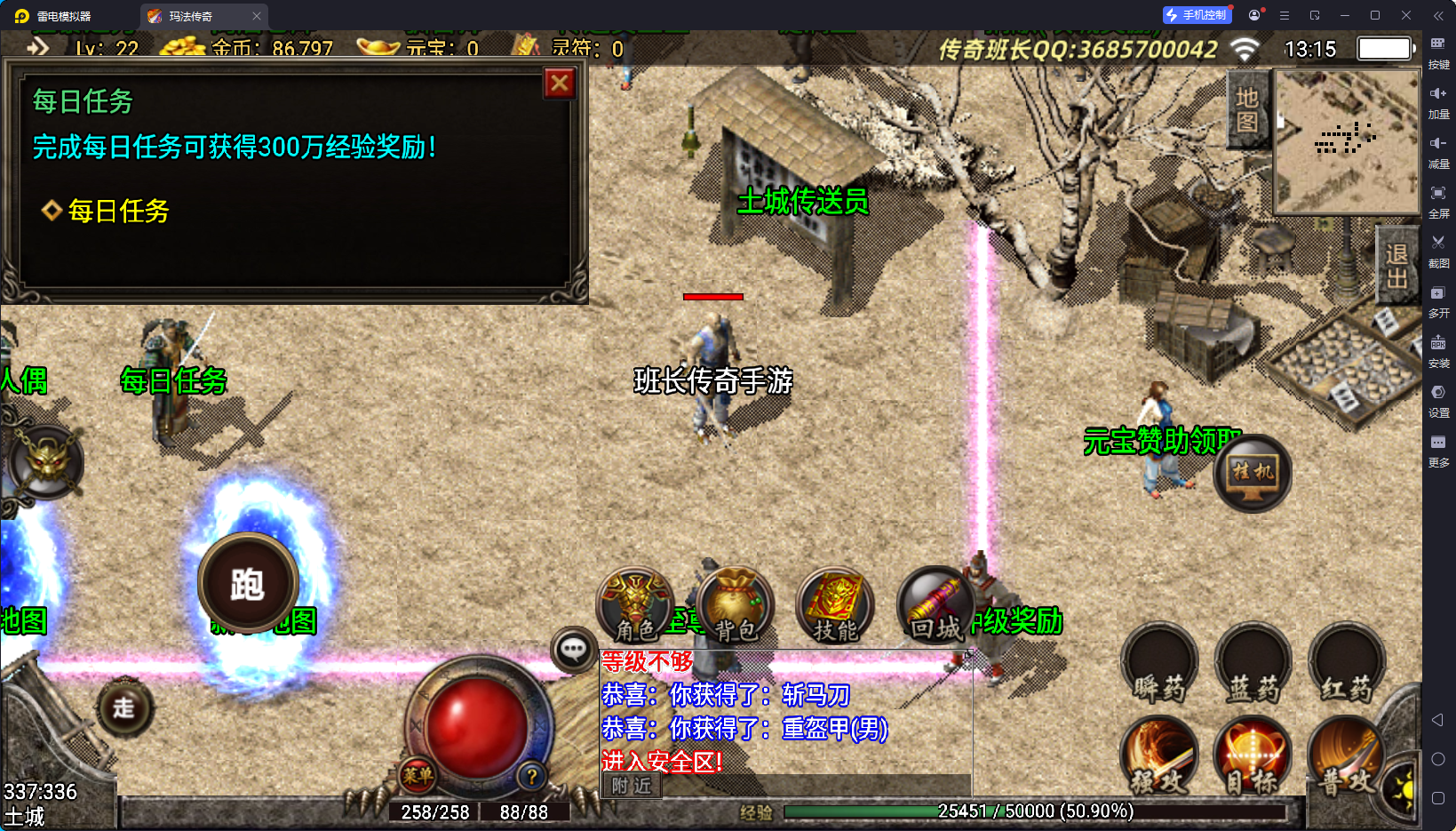Open emulator 设置 settings in sidebar
This screenshot has height=831, width=1456.
pyautogui.click(x=1438, y=398)
